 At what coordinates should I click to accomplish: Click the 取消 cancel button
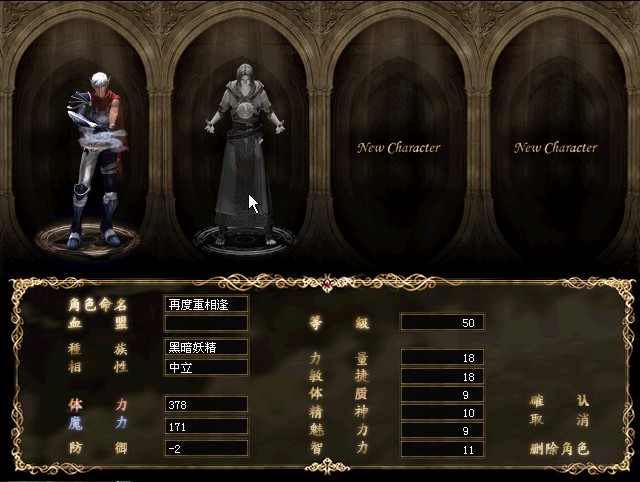point(559,420)
